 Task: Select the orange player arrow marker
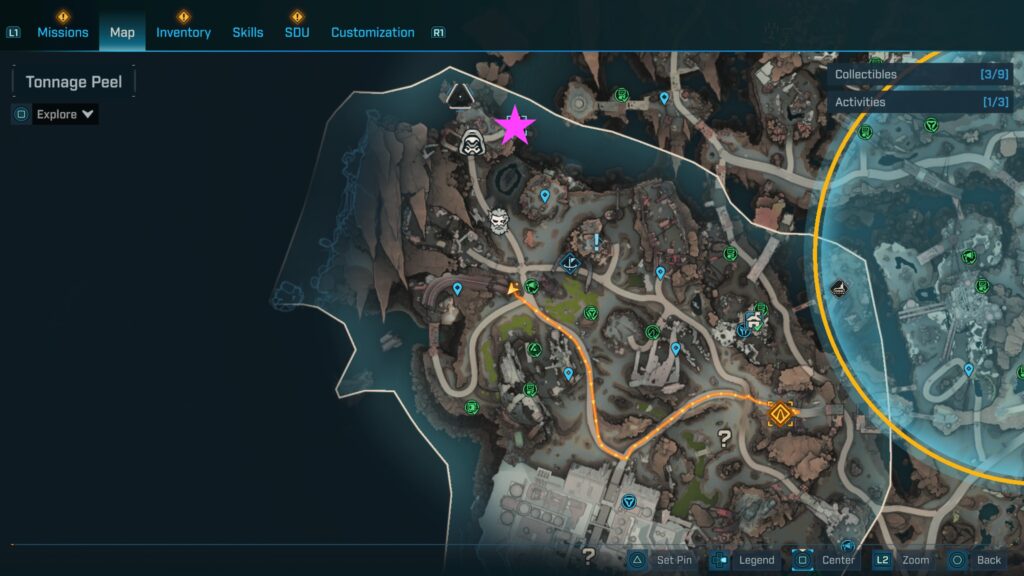click(x=513, y=290)
